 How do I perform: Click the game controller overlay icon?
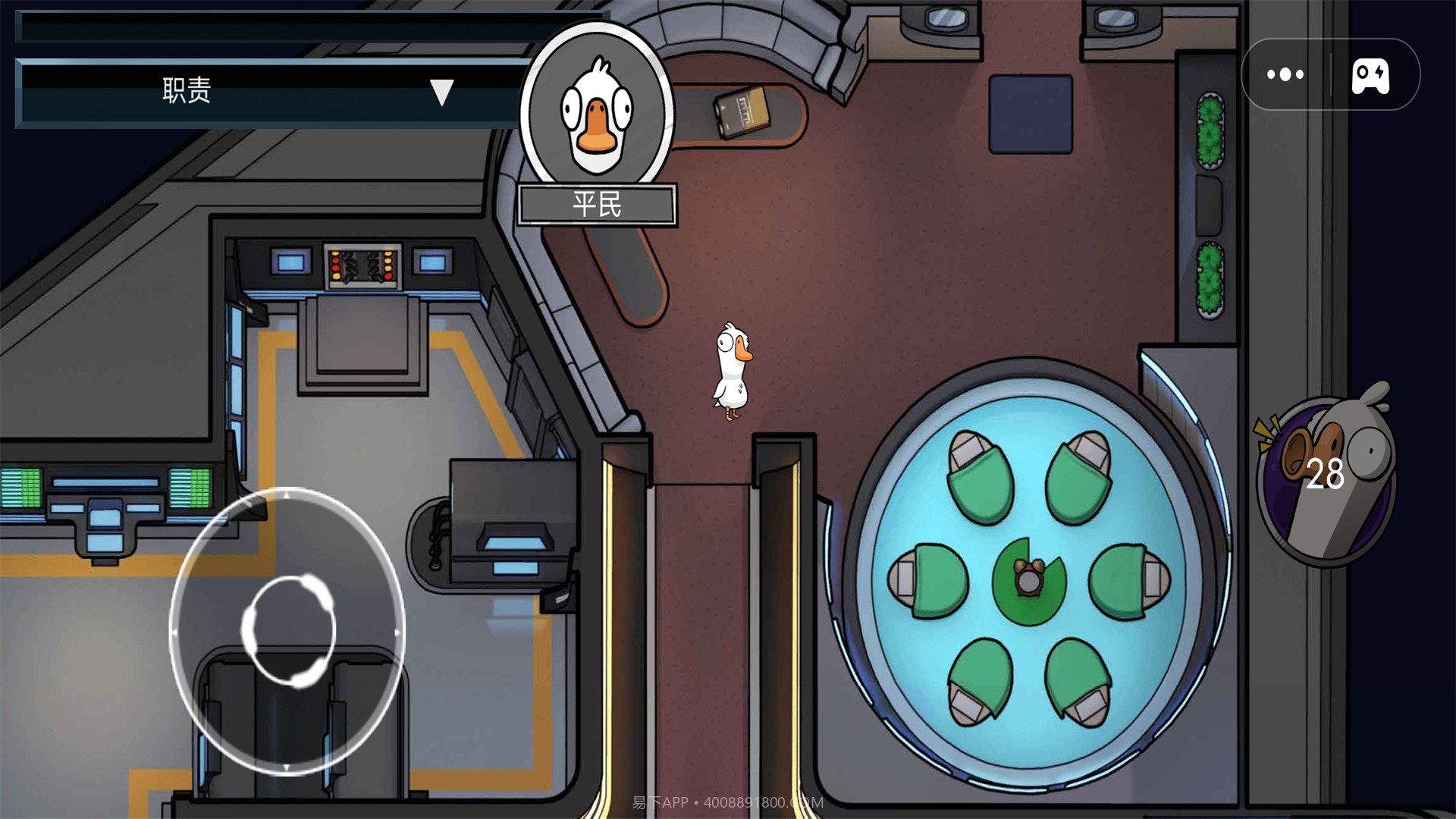tap(1370, 75)
